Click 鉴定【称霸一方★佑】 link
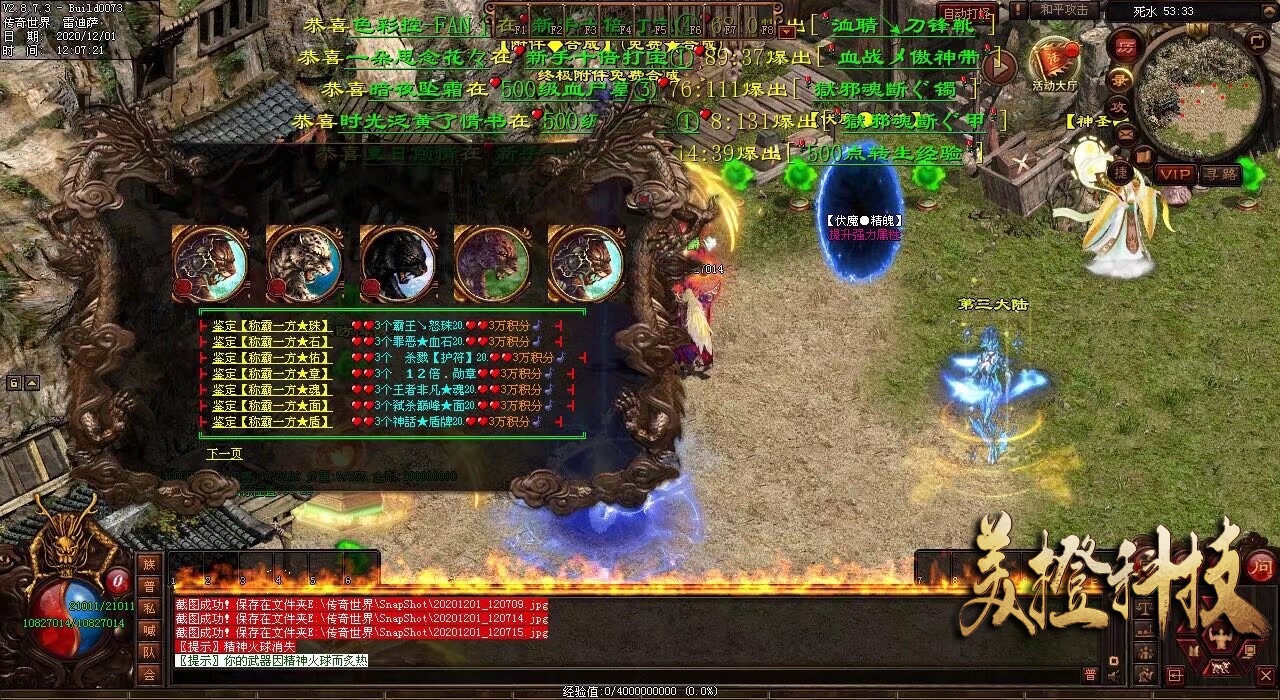This screenshot has height=700, width=1280. 271,358
